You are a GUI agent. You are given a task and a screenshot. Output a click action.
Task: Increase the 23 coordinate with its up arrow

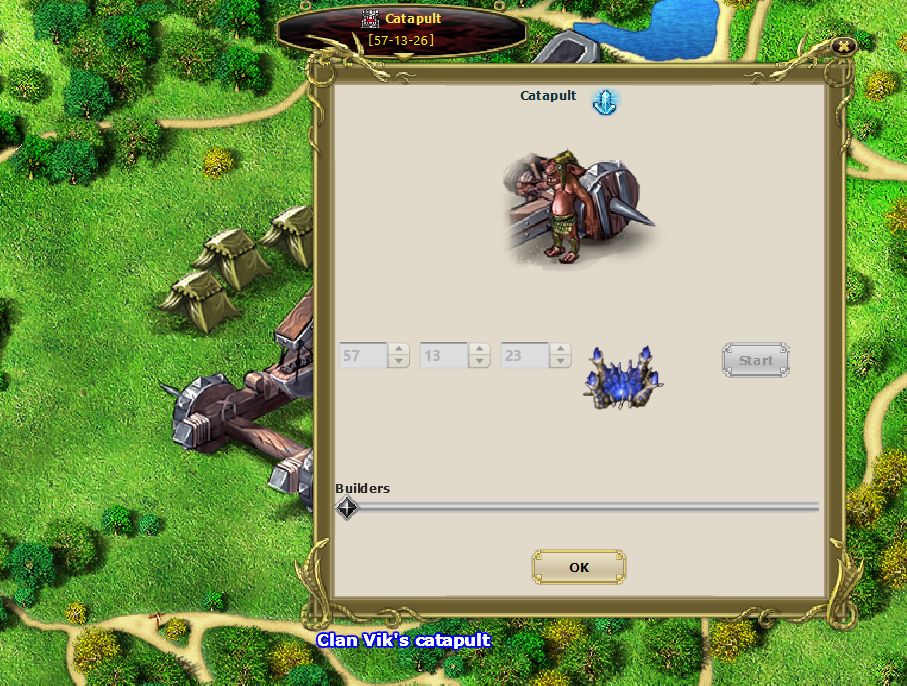(x=561, y=349)
